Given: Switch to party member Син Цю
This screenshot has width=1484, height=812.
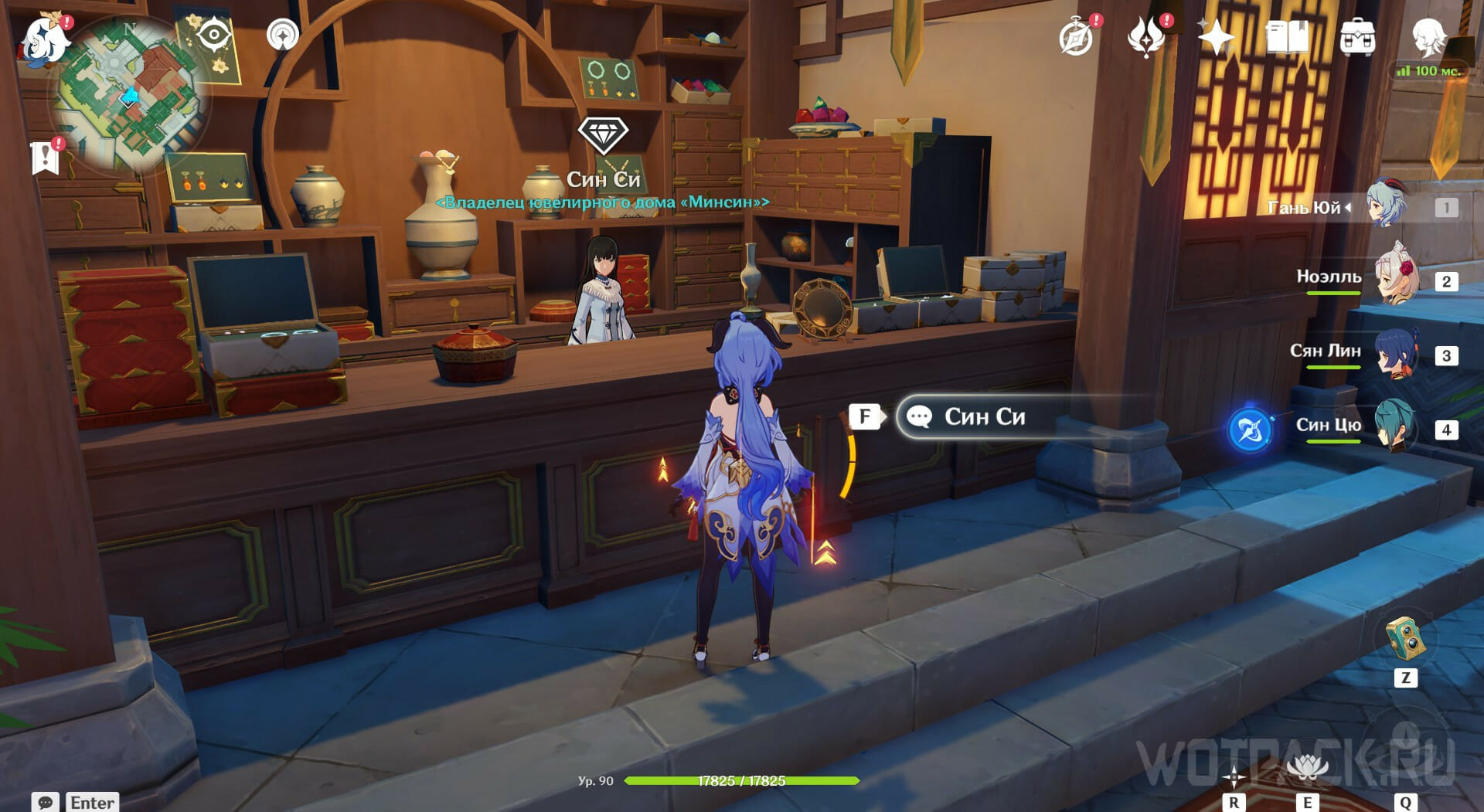Looking at the screenshot, I should [x=1396, y=427].
